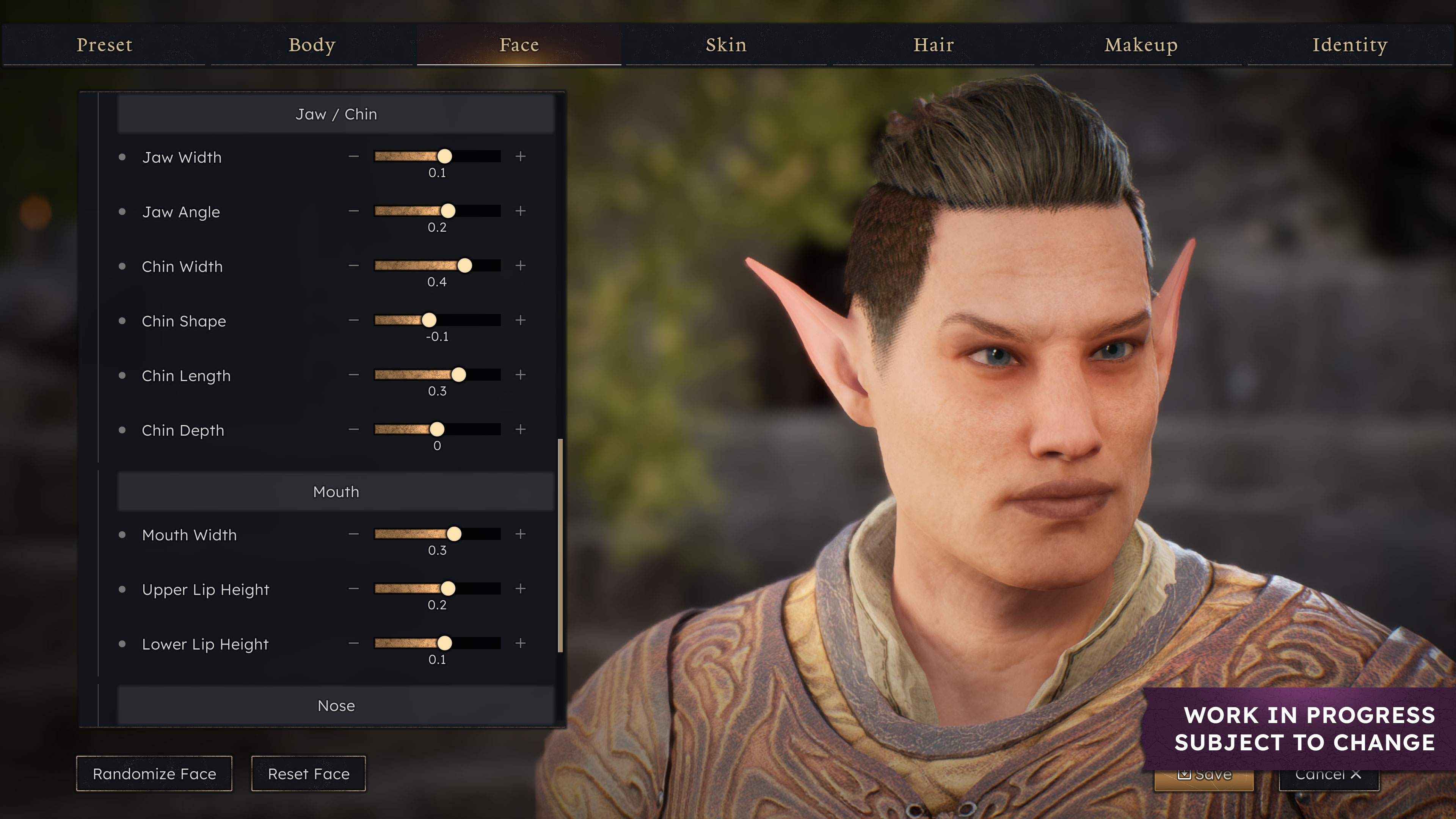
Task: Switch to the Preset tab
Action: click(104, 45)
